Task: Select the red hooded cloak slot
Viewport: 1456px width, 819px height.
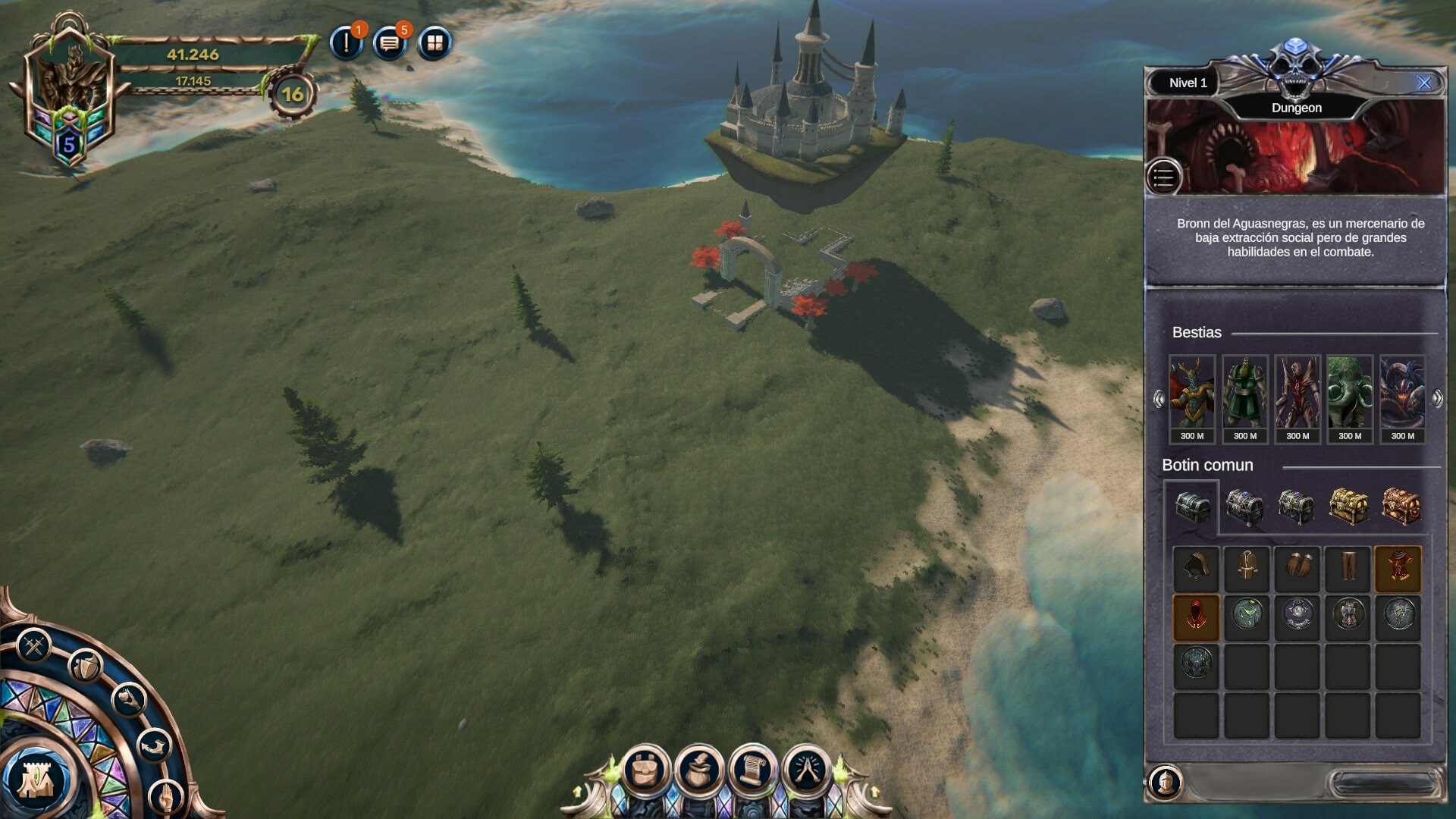Action: (1196, 617)
